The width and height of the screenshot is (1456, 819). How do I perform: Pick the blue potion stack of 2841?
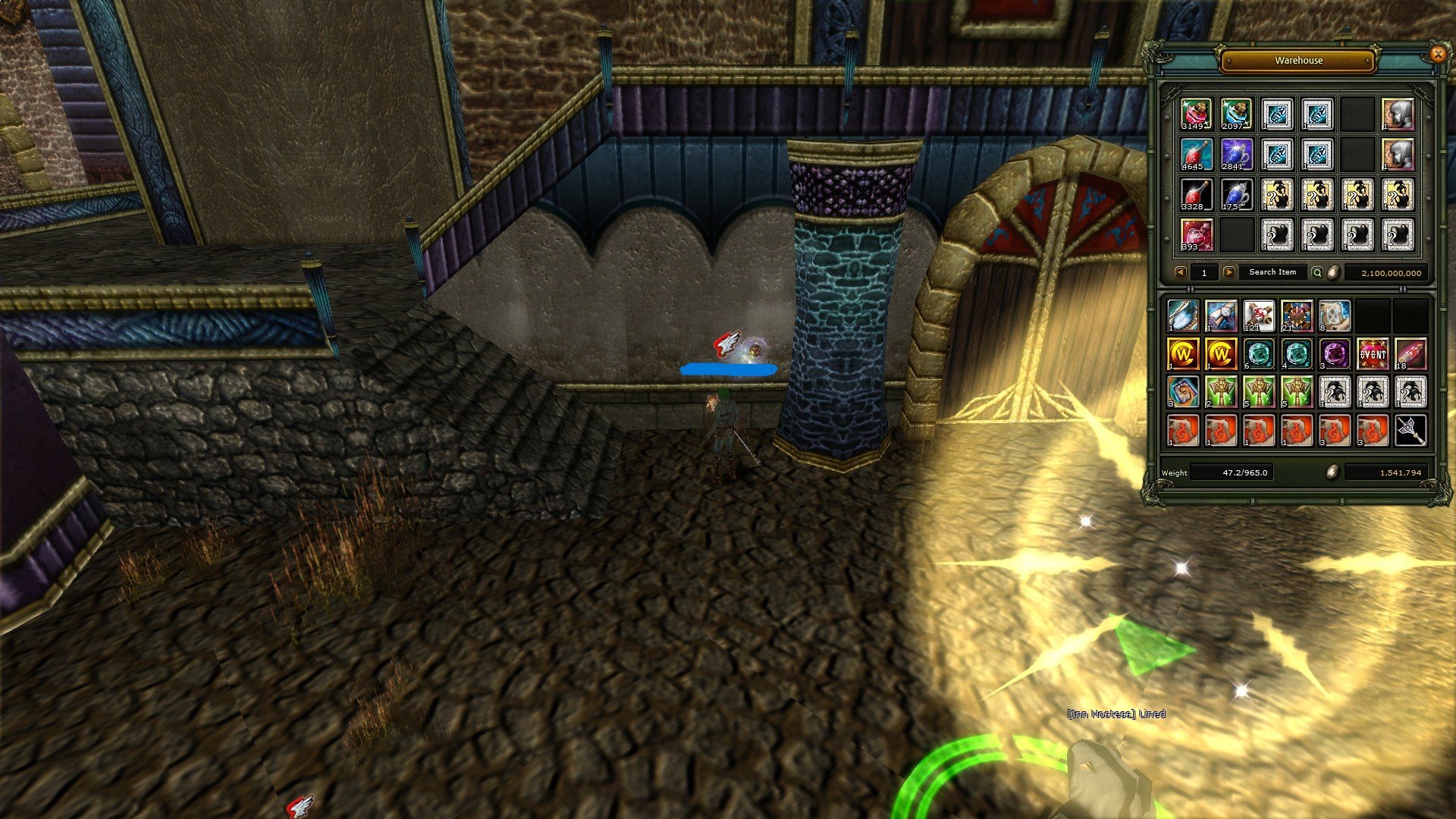tap(1236, 154)
